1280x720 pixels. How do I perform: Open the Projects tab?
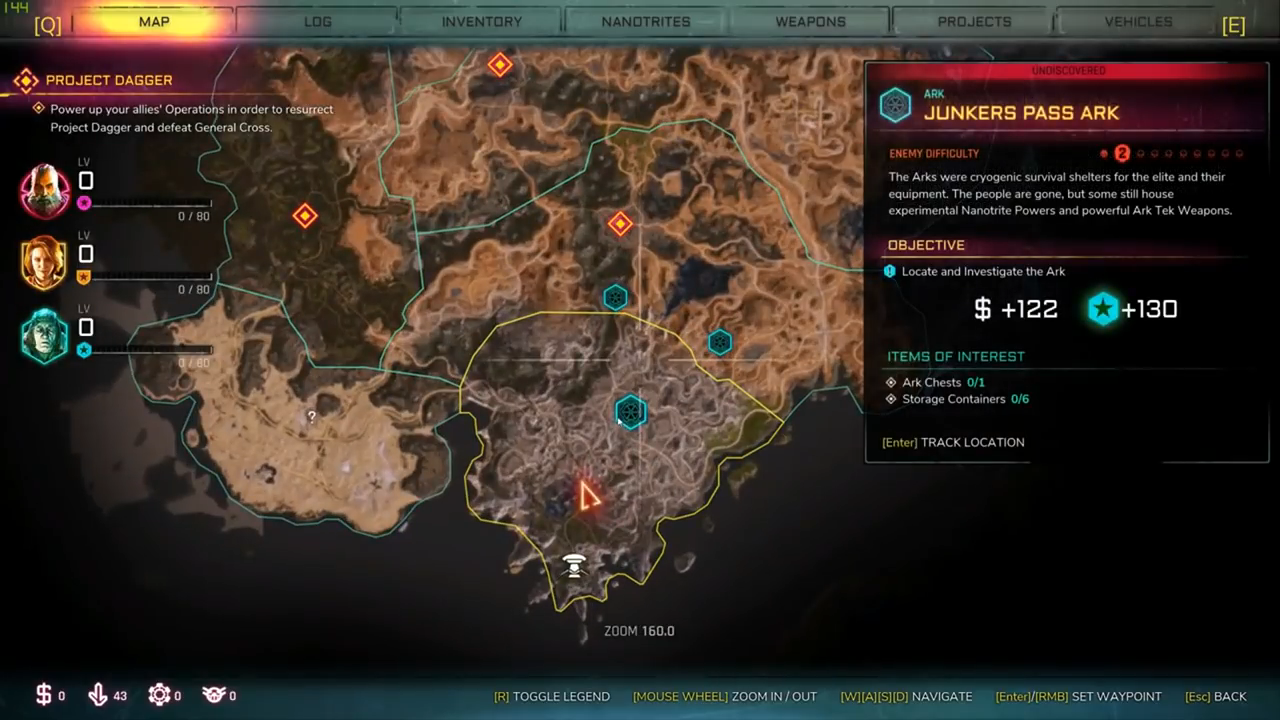(x=974, y=21)
